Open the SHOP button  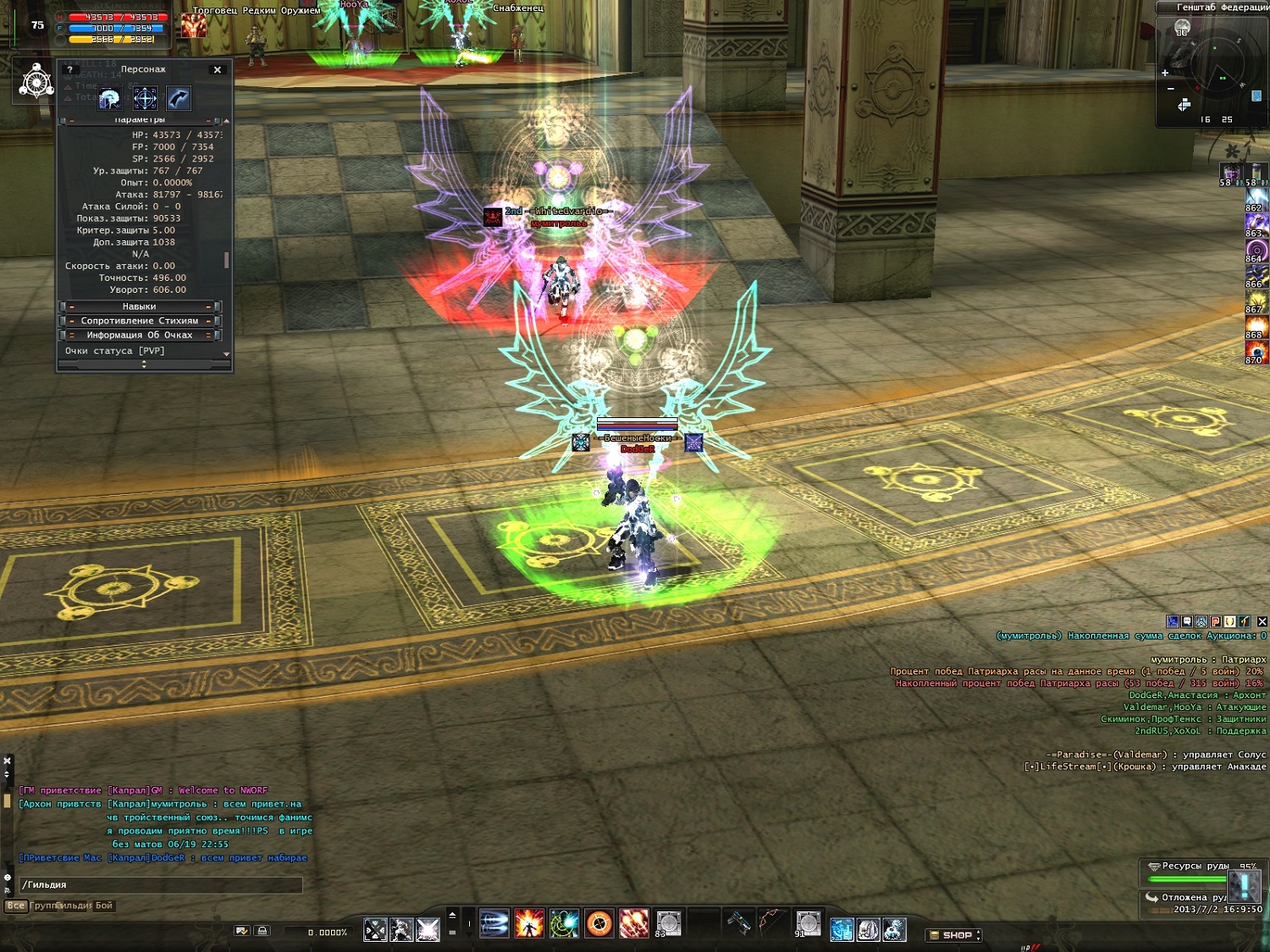click(x=956, y=935)
